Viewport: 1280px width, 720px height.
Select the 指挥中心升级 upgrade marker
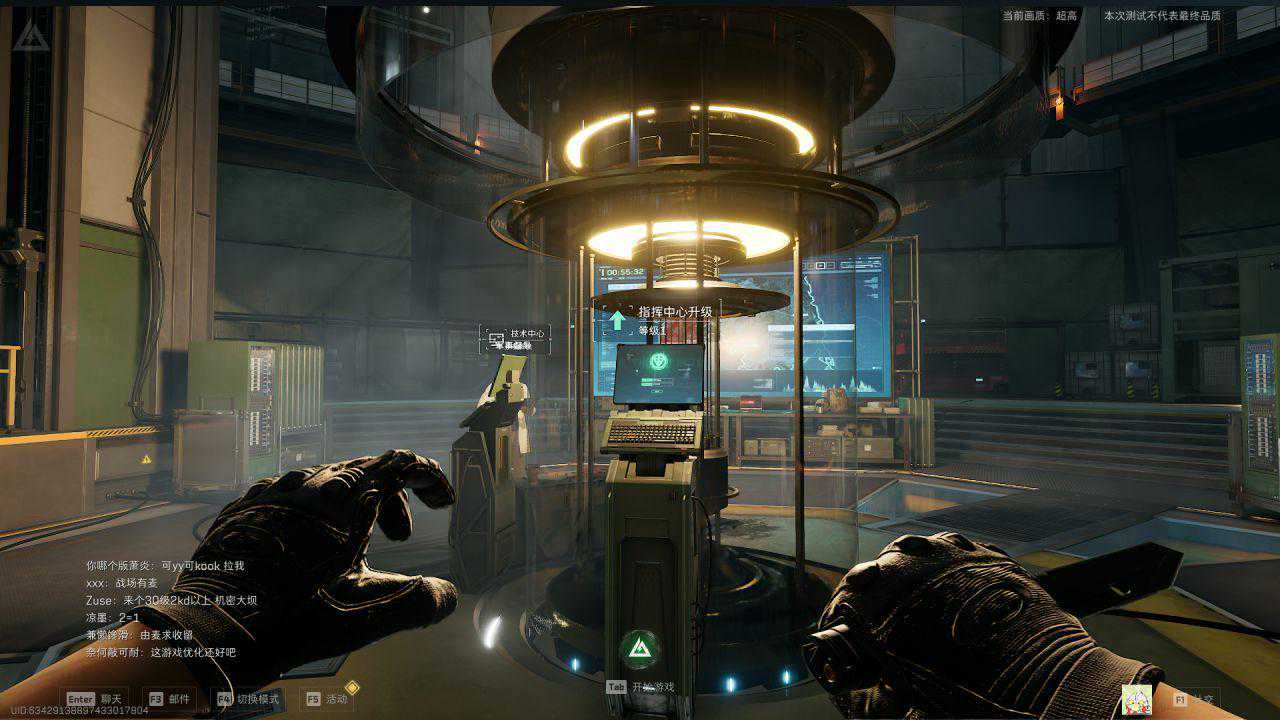662,319
